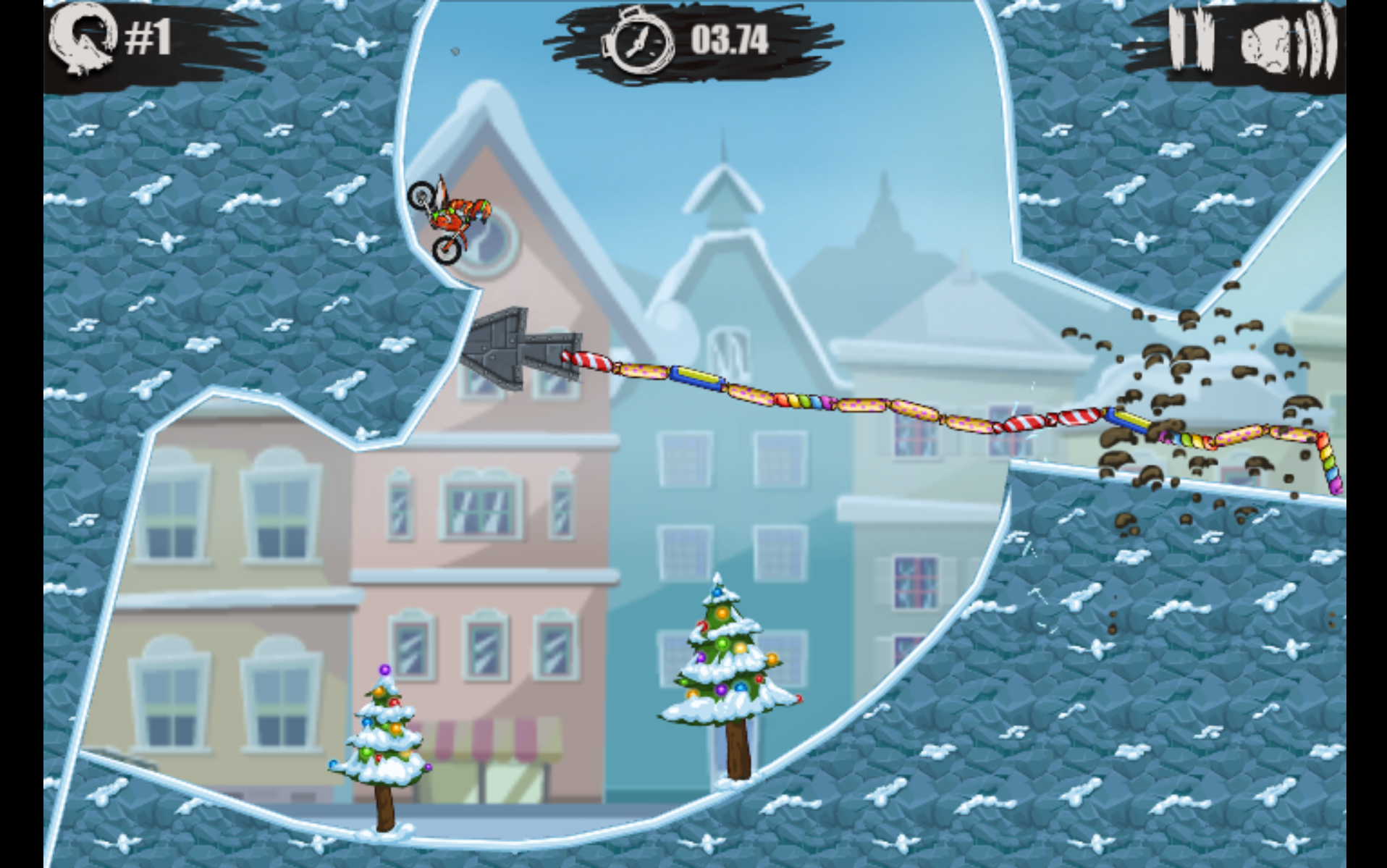
Task: Pause the game with the pause button
Action: click(1191, 40)
